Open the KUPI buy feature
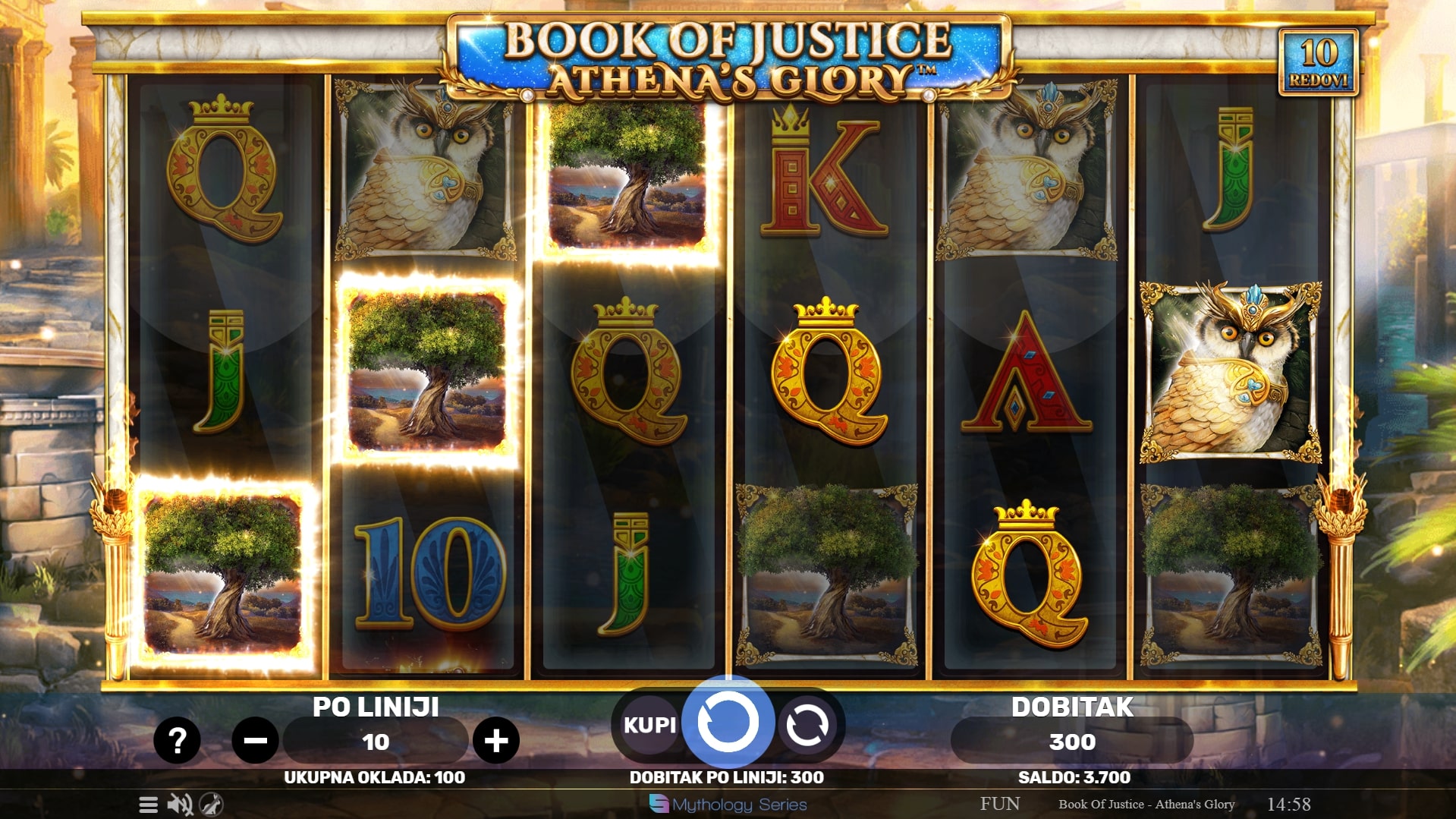 pyautogui.click(x=649, y=725)
